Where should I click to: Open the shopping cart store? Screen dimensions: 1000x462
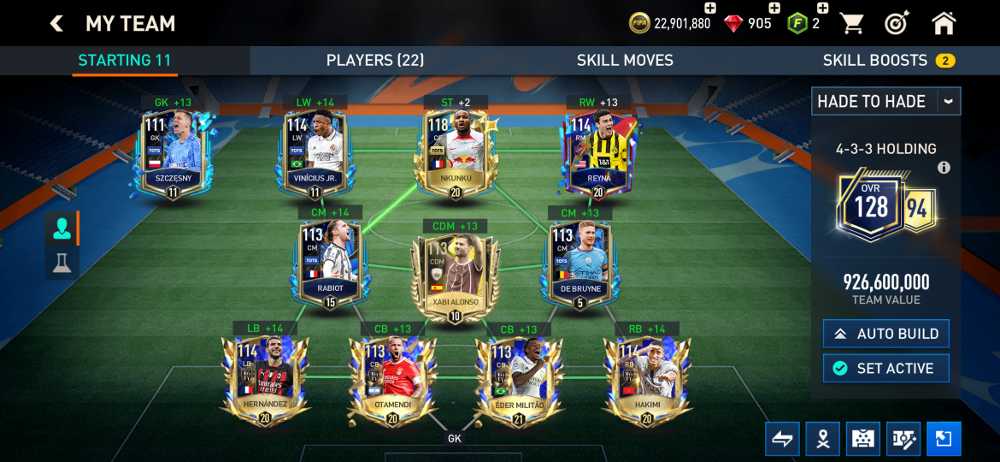[851, 23]
